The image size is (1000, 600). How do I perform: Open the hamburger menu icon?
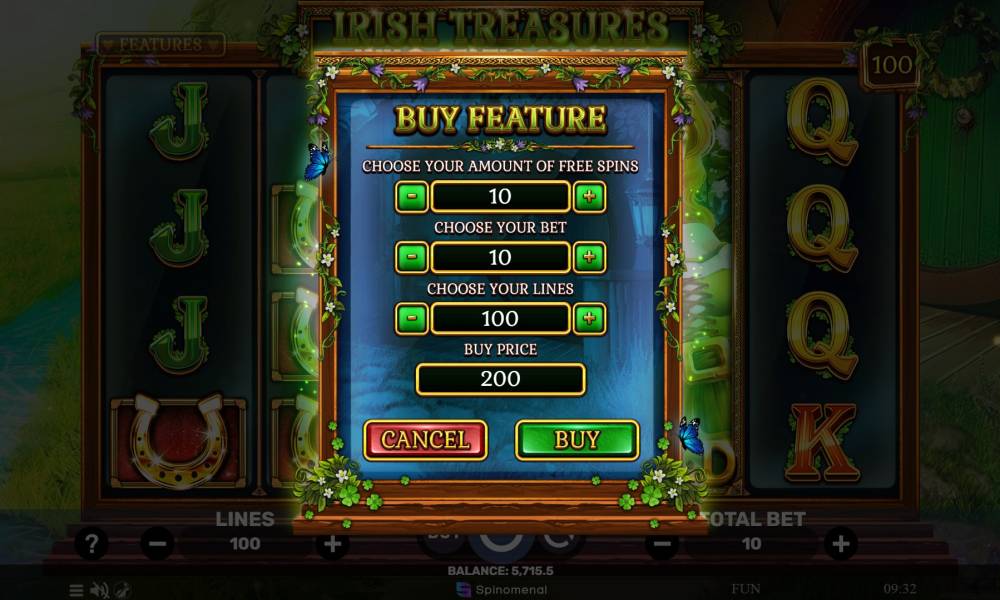pos(77,590)
